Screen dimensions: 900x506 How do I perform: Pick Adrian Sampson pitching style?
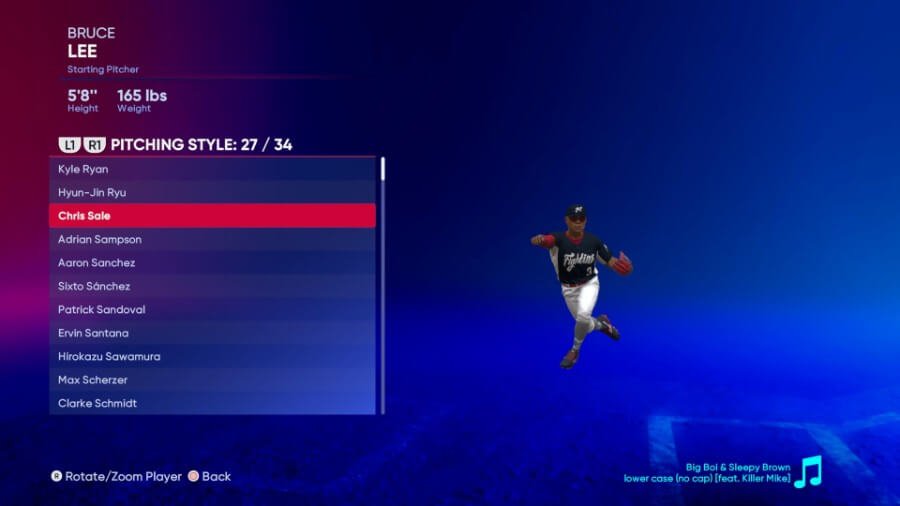tap(212, 239)
